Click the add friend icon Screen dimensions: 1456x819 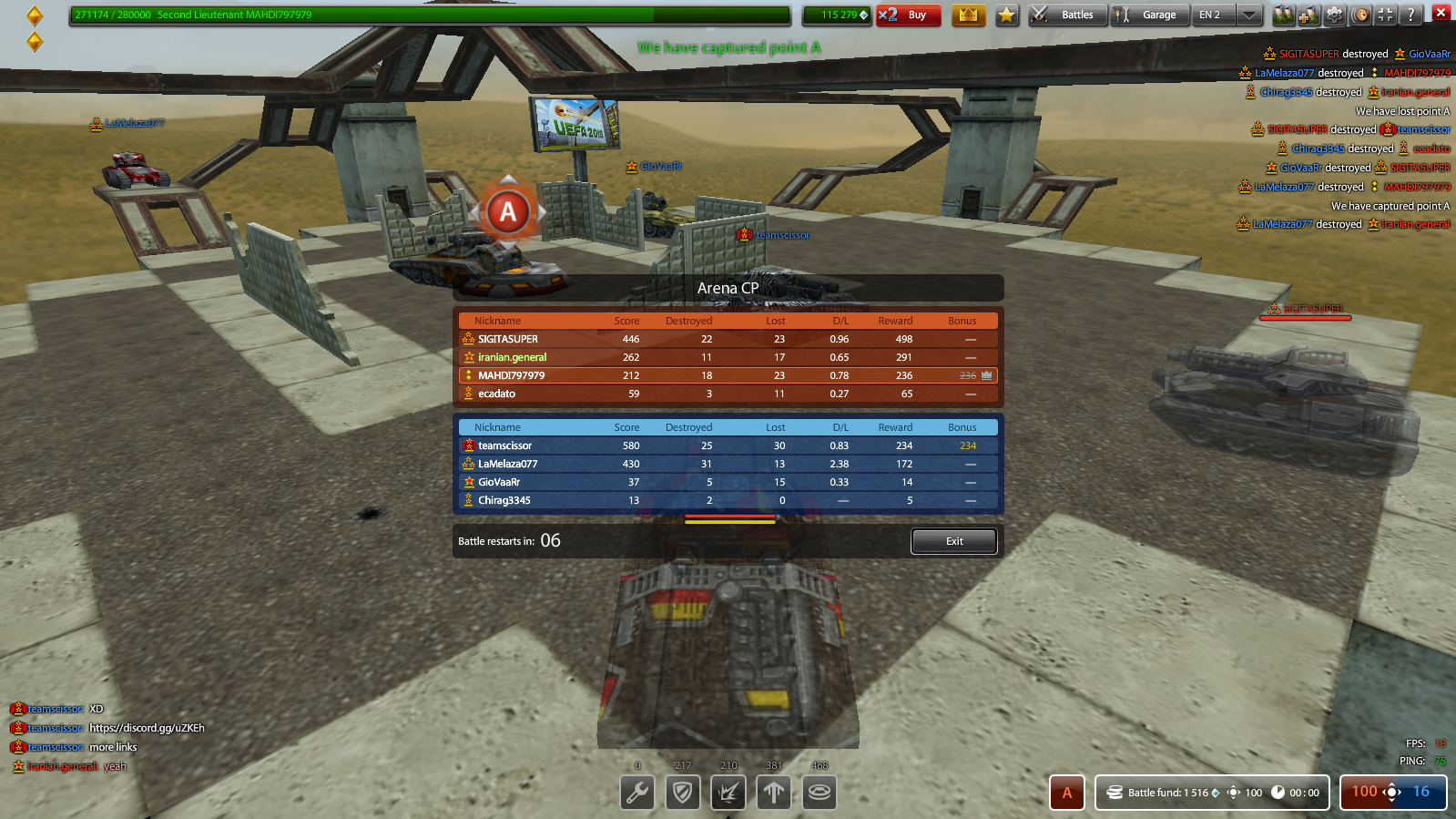pyautogui.click(x=1308, y=15)
